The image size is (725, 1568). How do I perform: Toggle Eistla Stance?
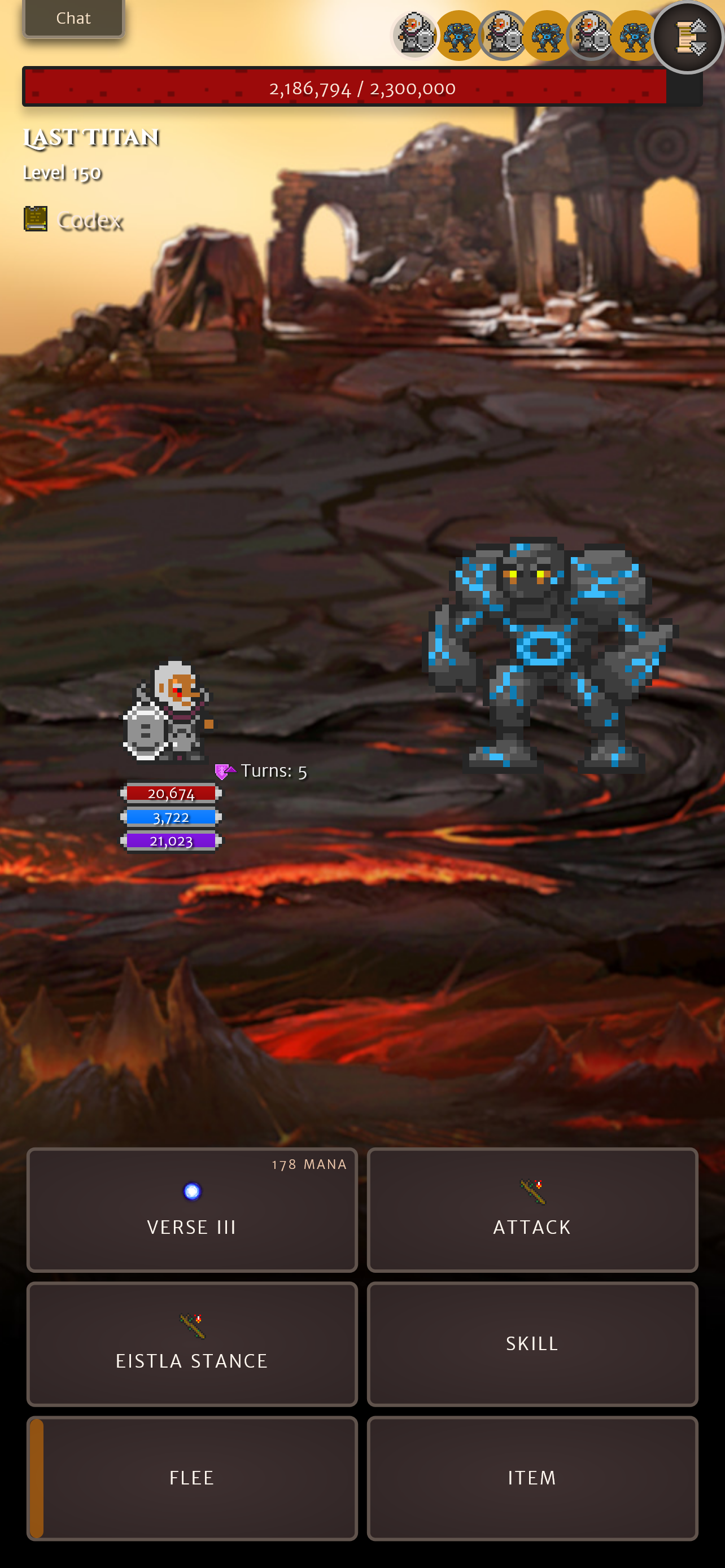pos(191,1343)
